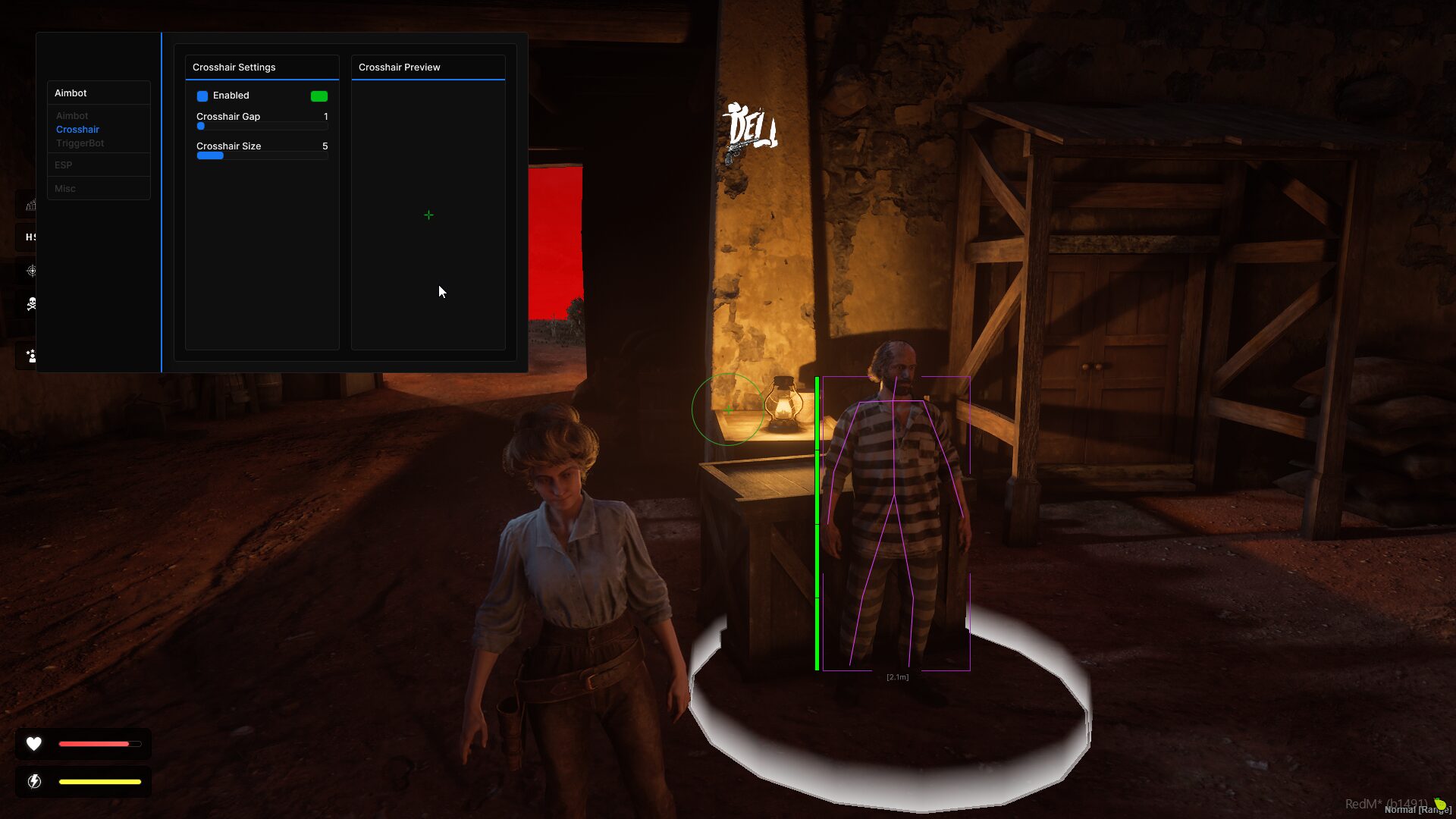This screenshot has width=1456, height=819.
Task: Click the Crosshair Size slider
Action: [262, 155]
